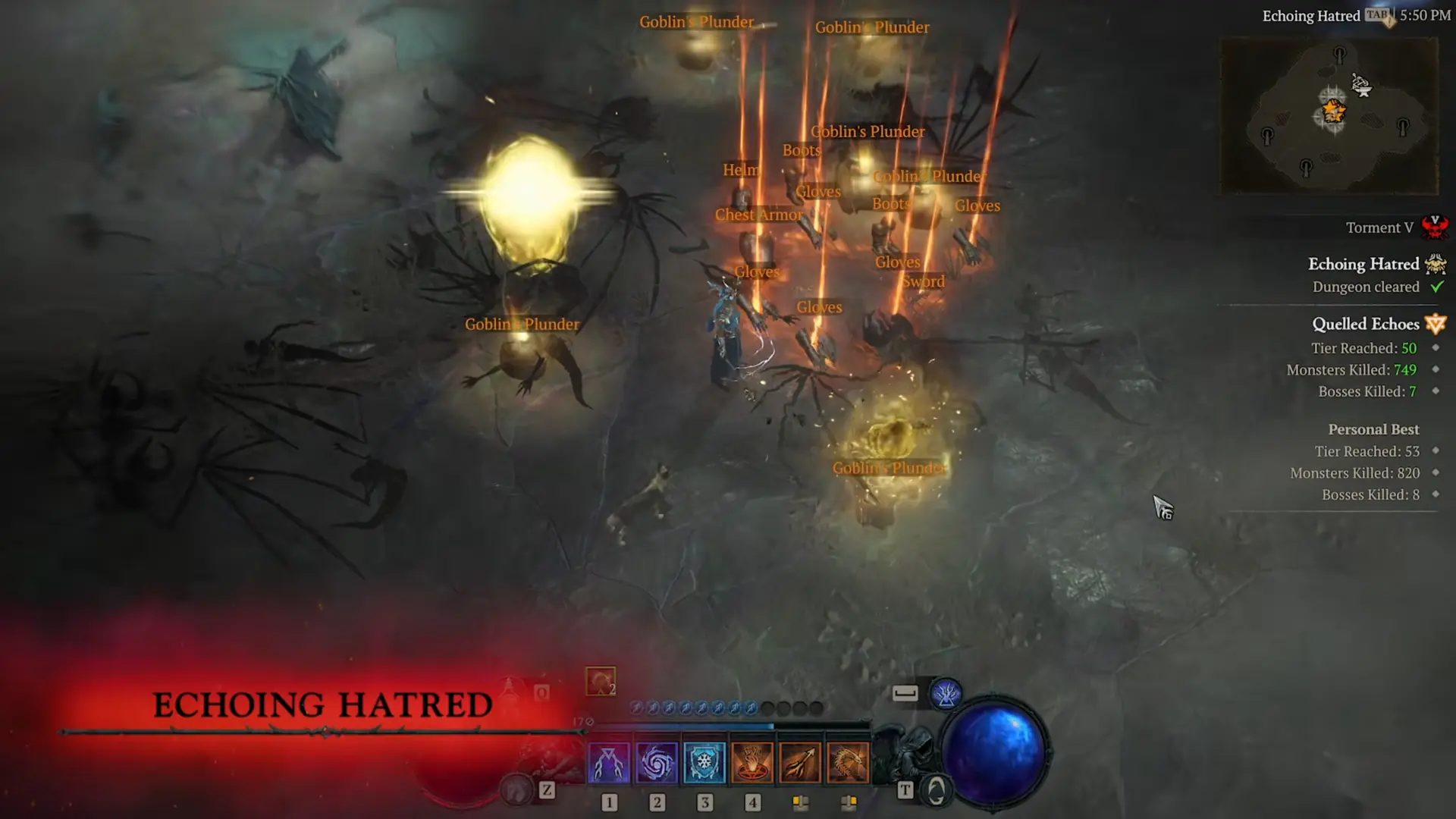1456x819 pixels.
Task: Pick up the Sword loot label
Action: (924, 281)
